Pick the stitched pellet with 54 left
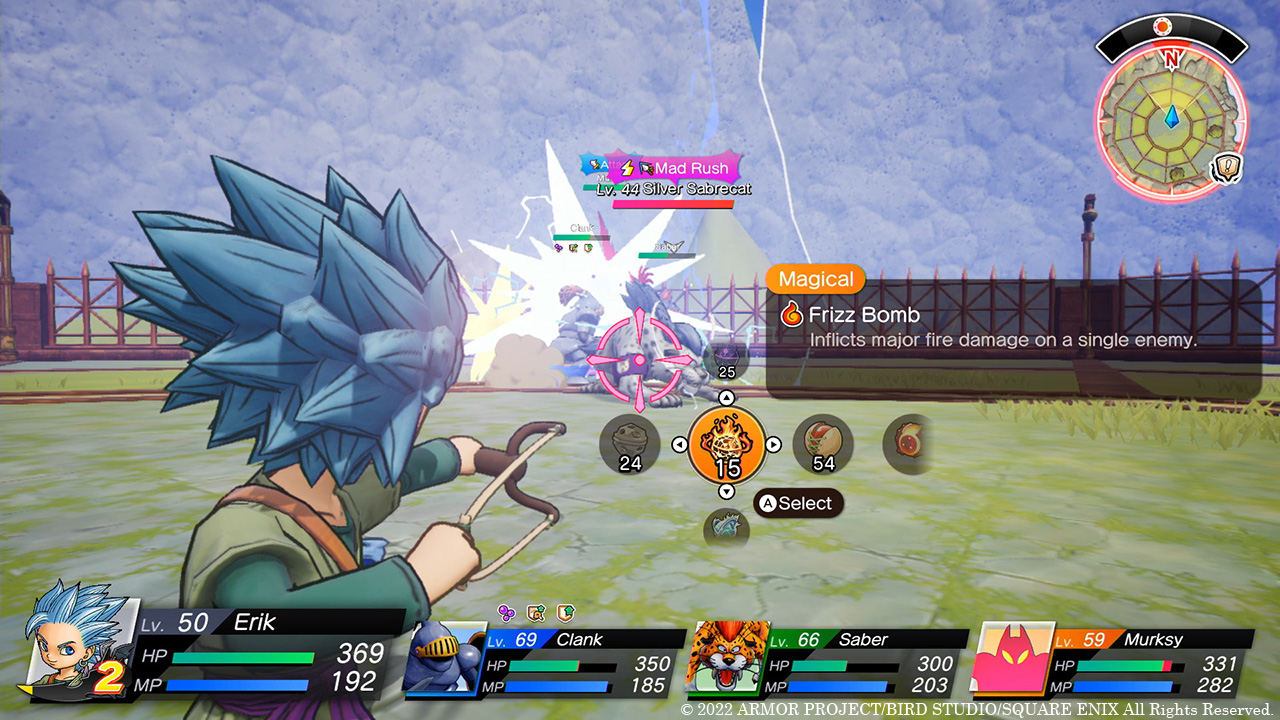 pos(823,444)
